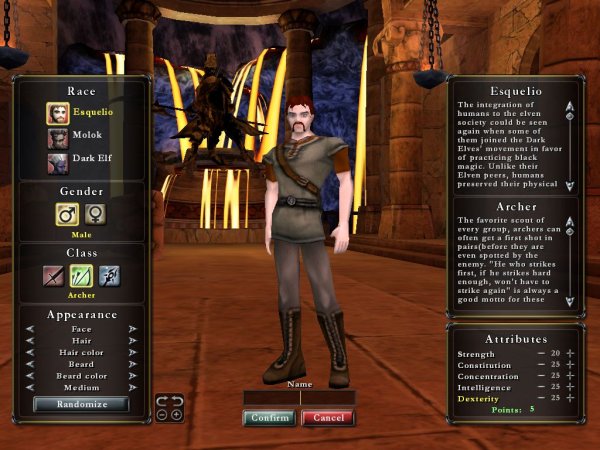Click the right arrow next to Face

point(131,328)
